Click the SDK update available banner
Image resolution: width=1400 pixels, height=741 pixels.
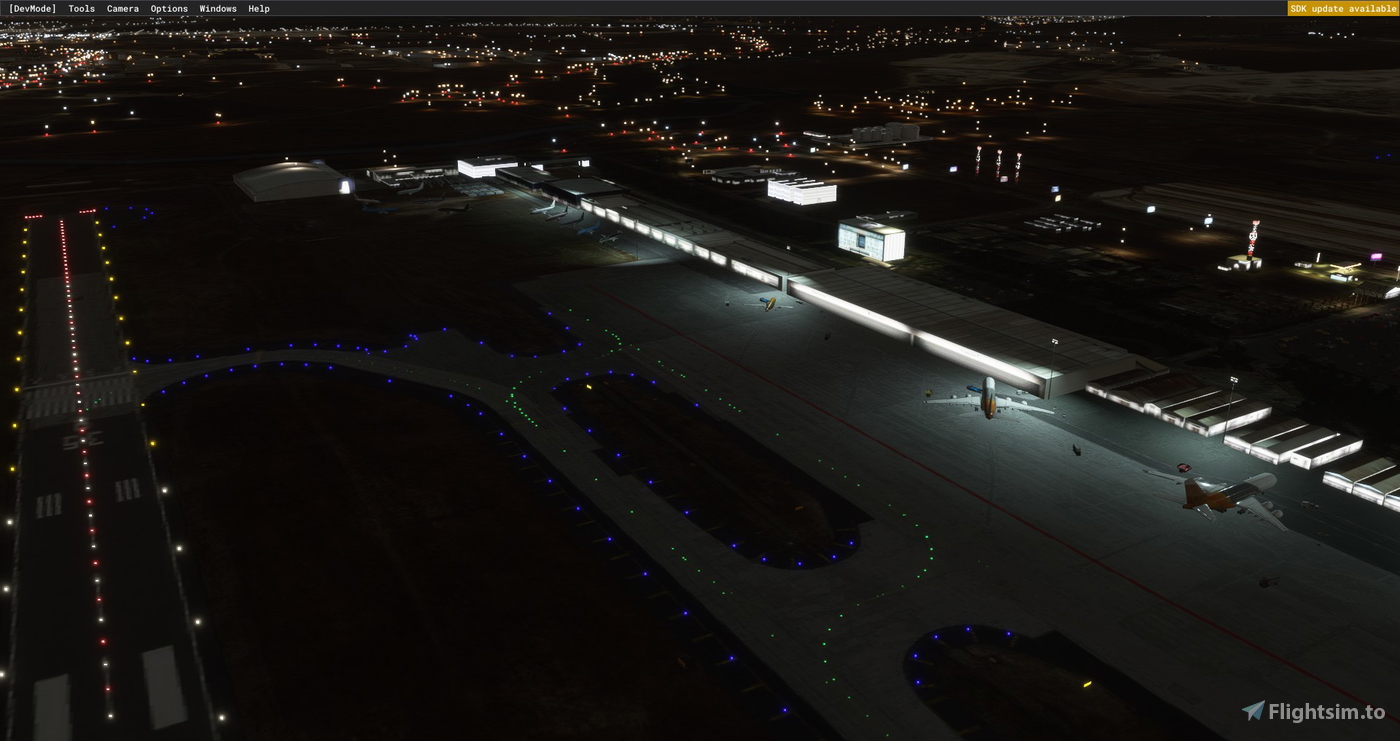click(x=1344, y=8)
